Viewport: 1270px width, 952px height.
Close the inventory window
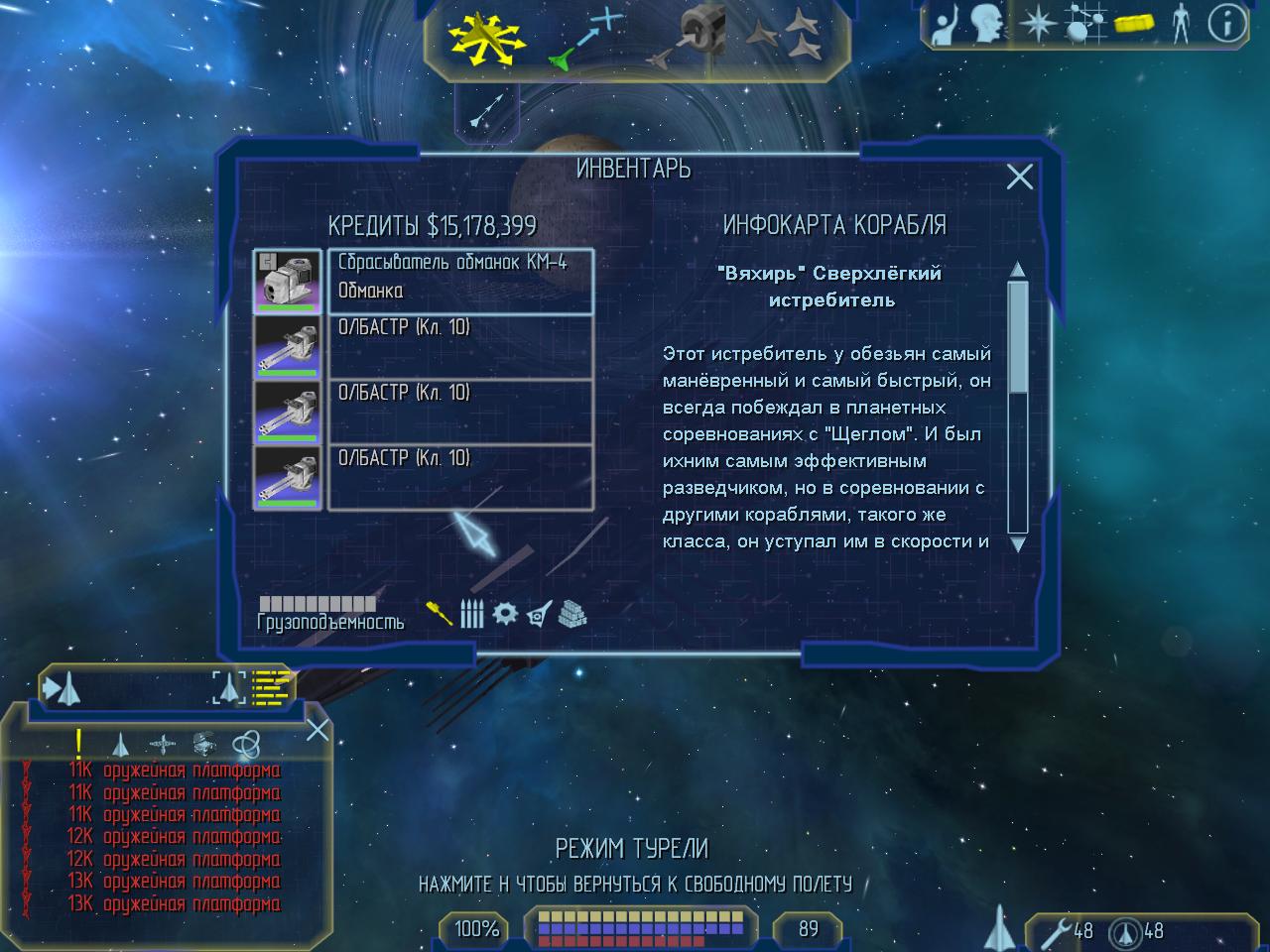(x=1019, y=177)
